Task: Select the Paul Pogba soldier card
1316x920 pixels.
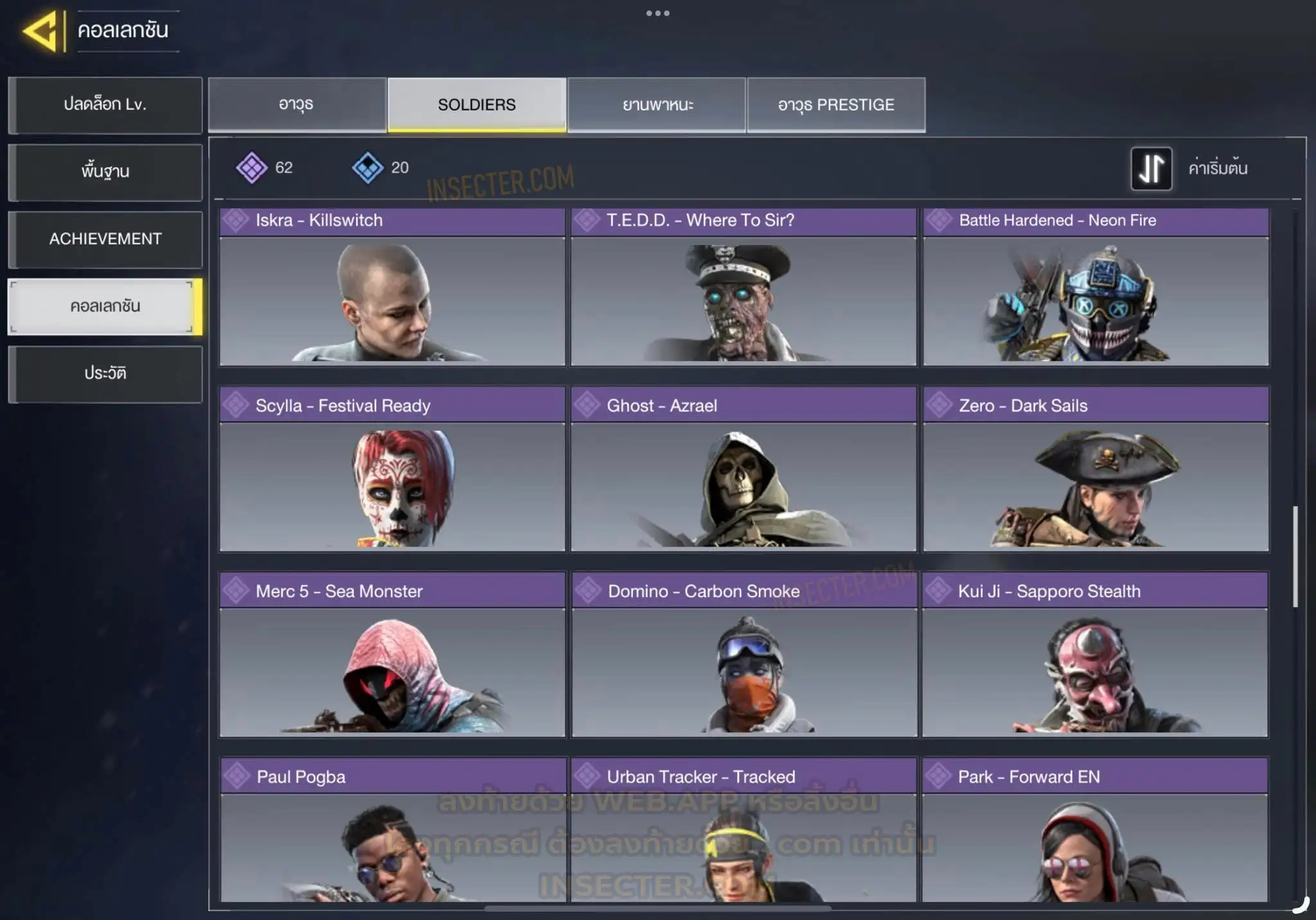Action: pyautogui.click(x=393, y=831)
